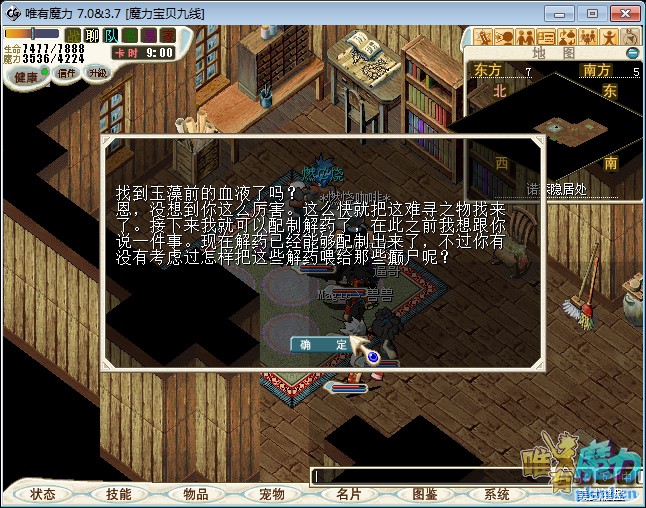Click the 健康 health button
Screen dimensions: 646x508
point(25,77)
